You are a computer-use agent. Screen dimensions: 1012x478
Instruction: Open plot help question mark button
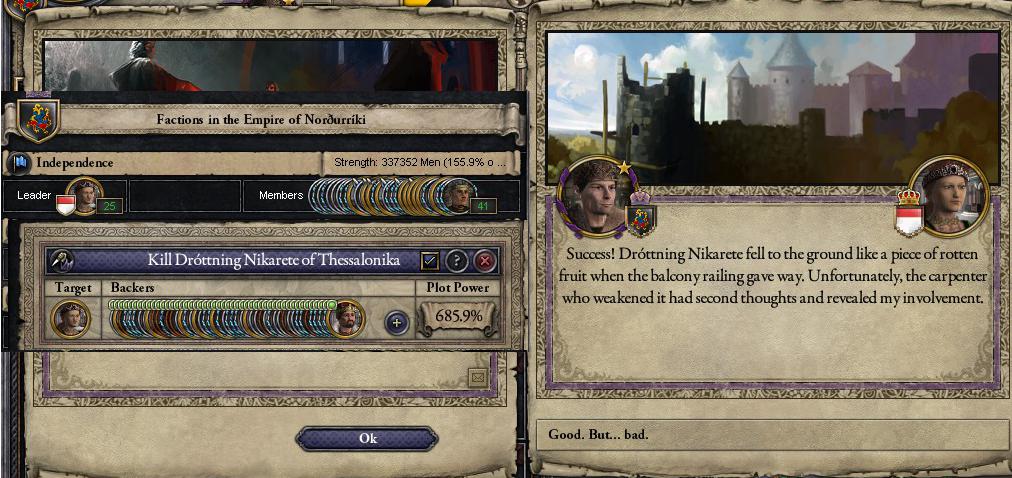click(x=457, y=261)
